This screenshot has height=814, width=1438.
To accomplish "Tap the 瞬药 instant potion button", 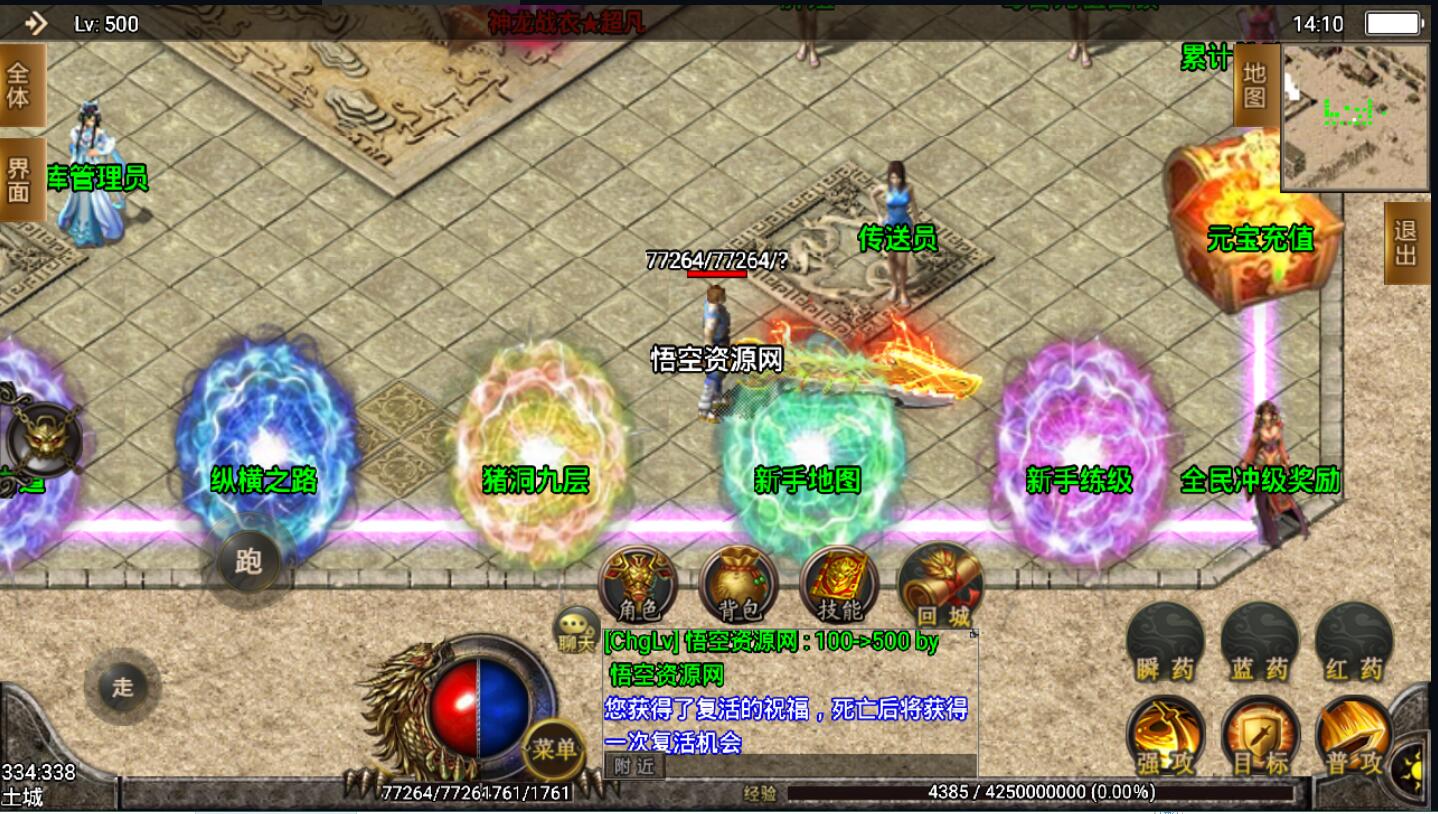I will click(1165, 642).
